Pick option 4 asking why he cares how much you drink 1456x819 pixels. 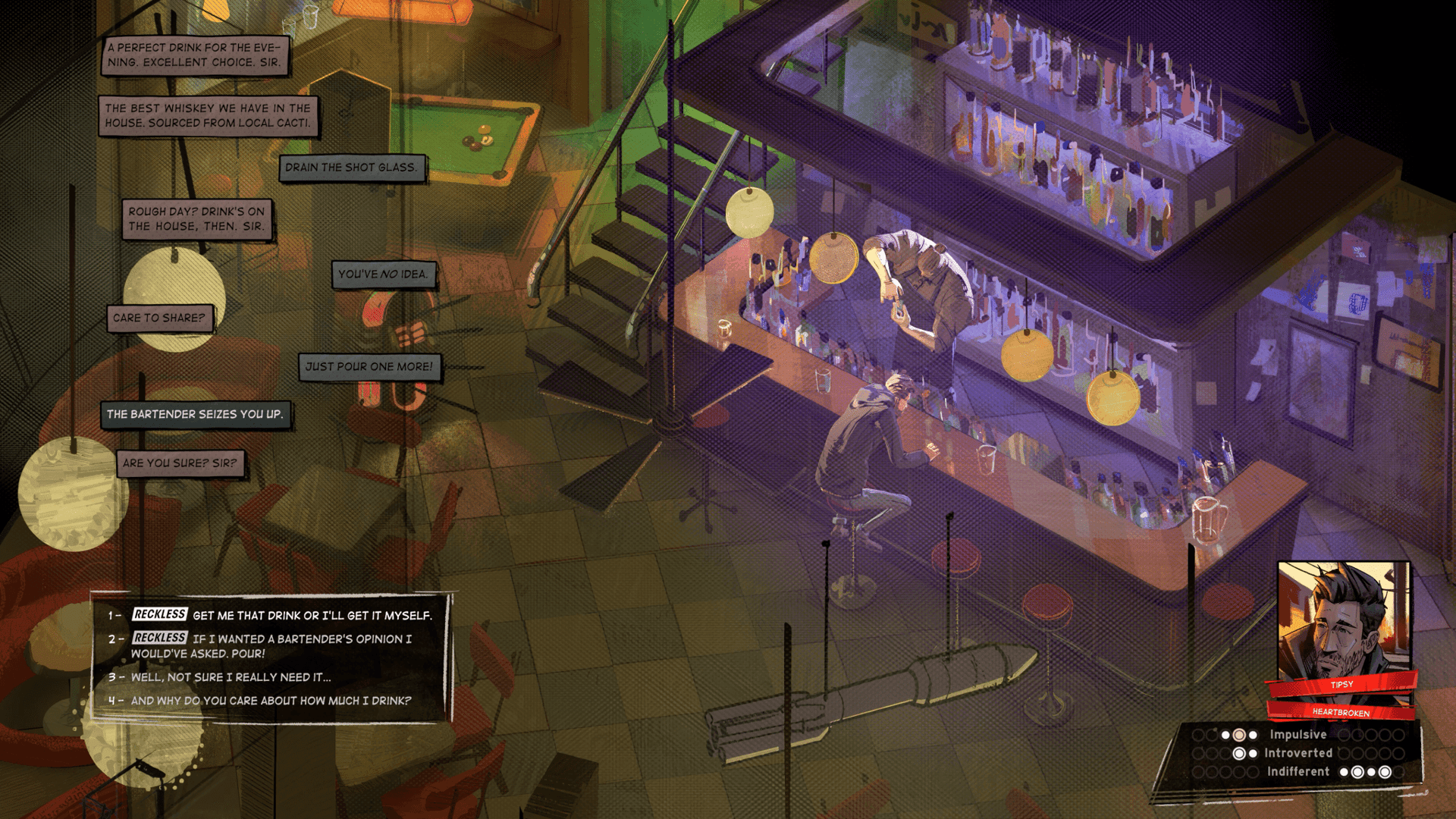258,701
